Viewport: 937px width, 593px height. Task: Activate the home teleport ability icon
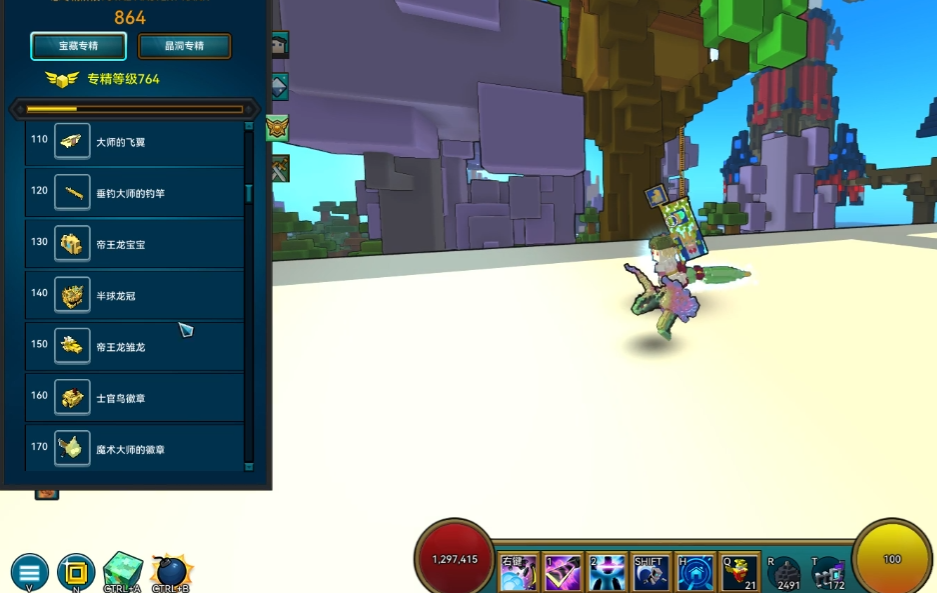(x=695, y=573)
